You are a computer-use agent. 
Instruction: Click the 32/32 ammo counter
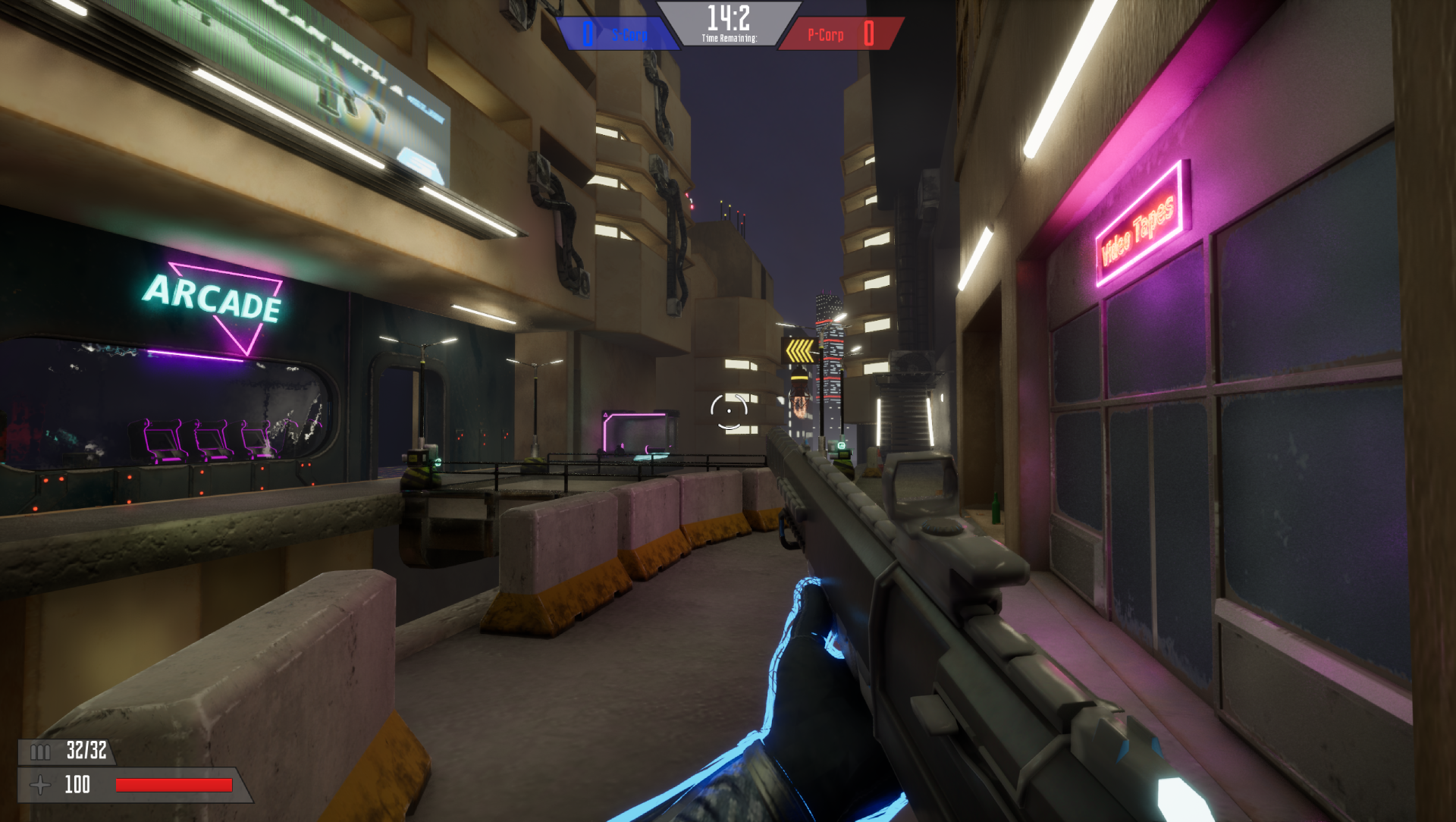(86, 752)
